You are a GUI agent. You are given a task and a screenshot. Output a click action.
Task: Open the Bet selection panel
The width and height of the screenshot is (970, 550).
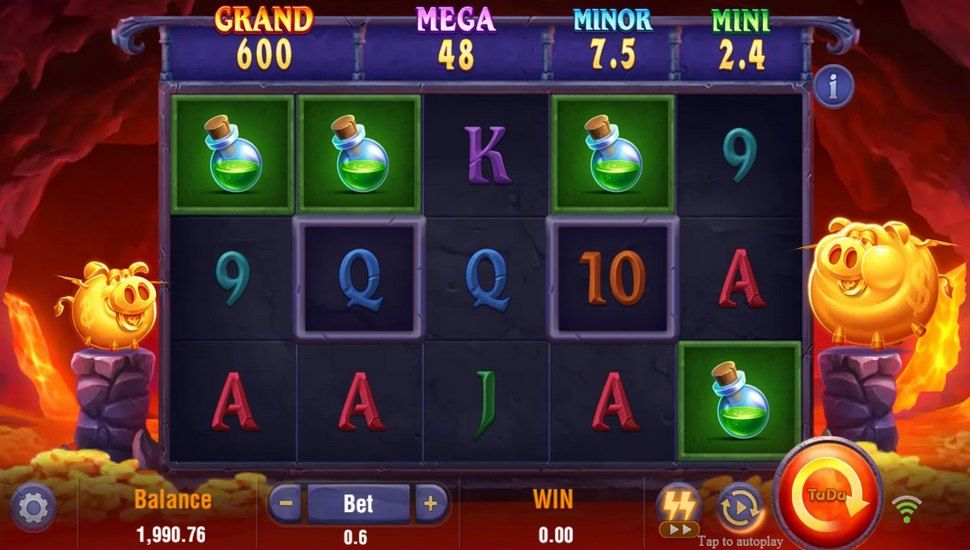358,503
